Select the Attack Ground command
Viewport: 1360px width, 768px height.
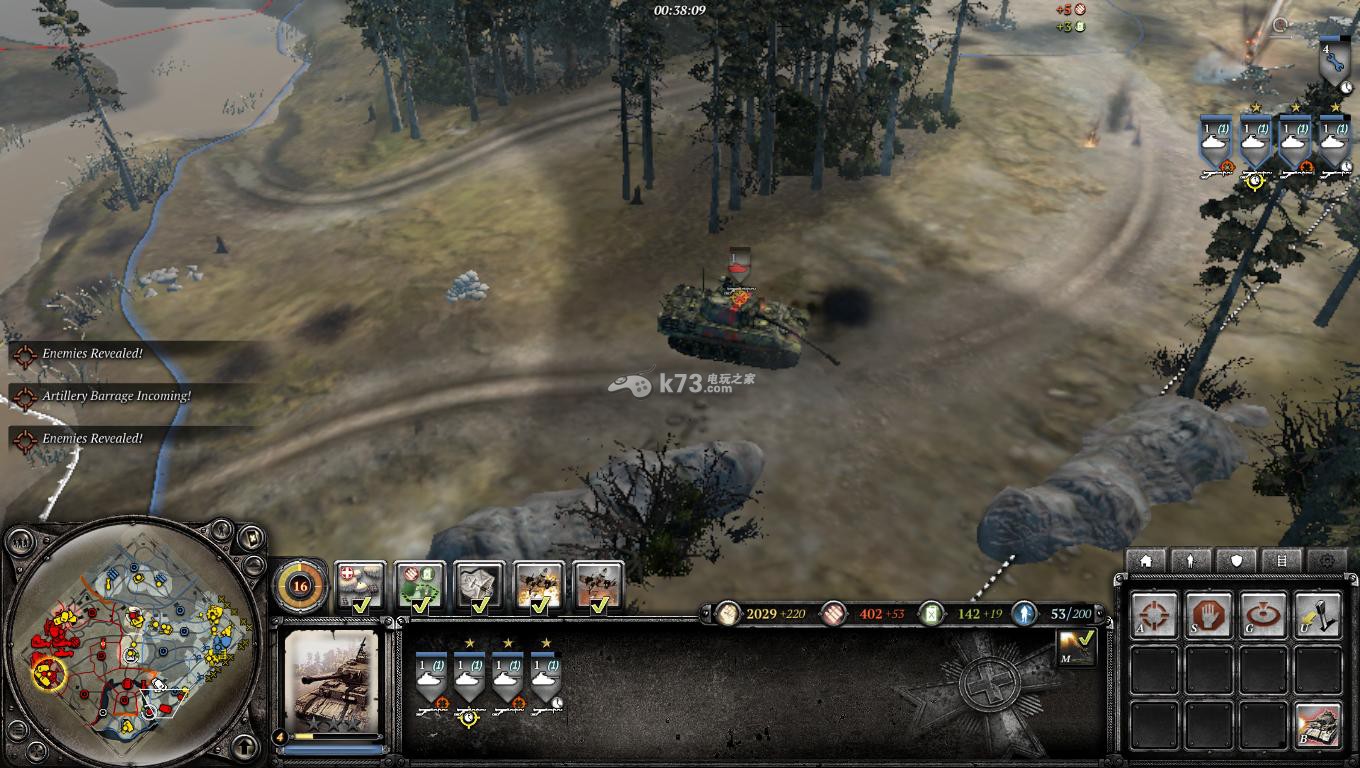click(1263, 614)
